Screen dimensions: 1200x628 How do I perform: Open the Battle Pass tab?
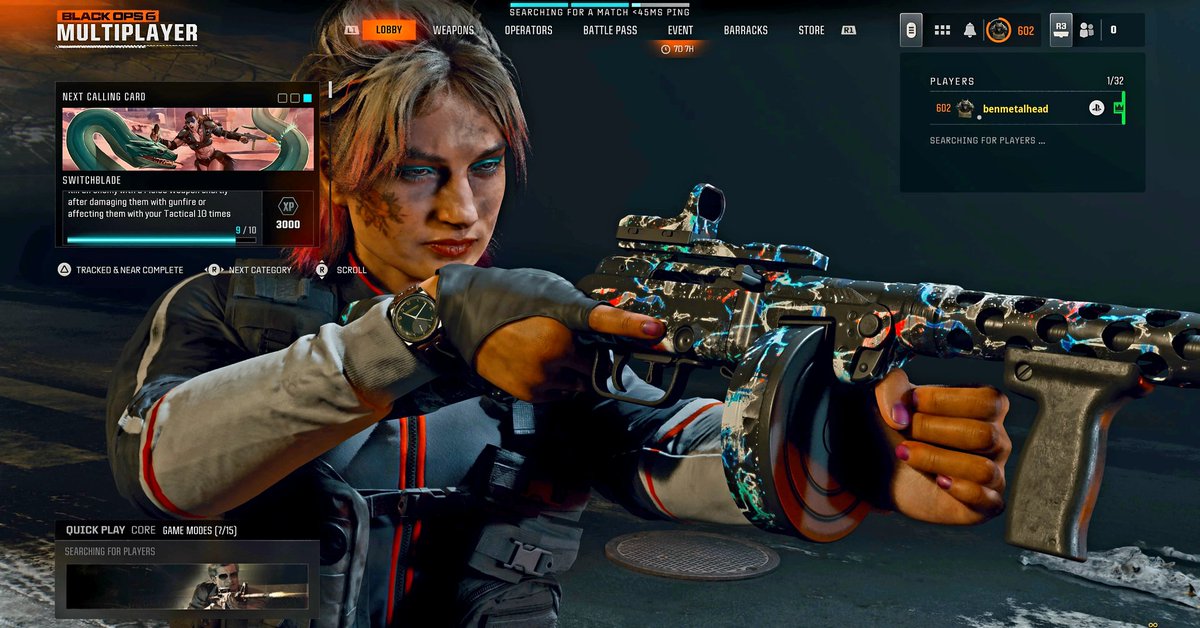pyautogui.click(x=610, y=30)
